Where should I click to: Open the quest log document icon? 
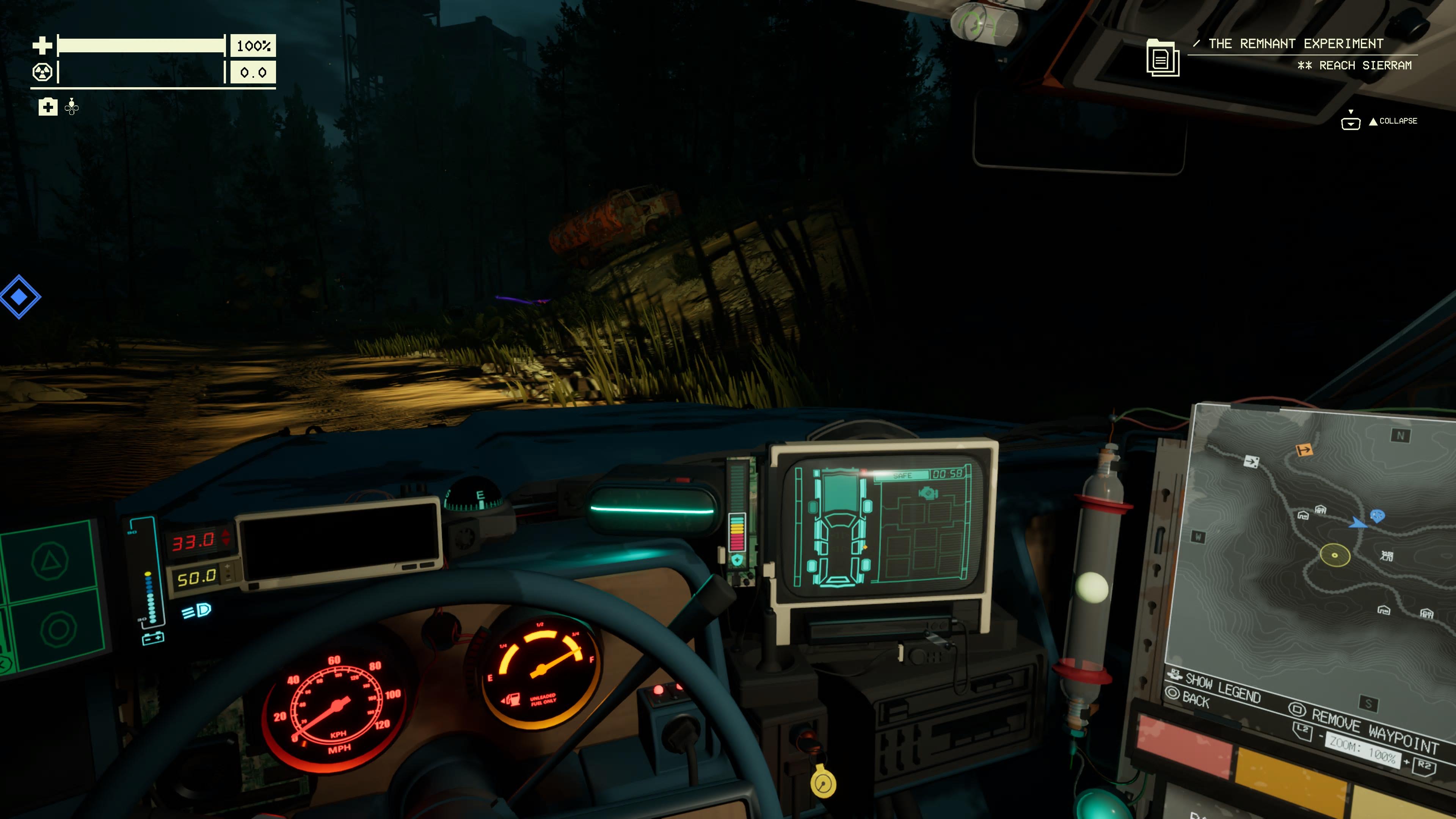(1162, 58)
